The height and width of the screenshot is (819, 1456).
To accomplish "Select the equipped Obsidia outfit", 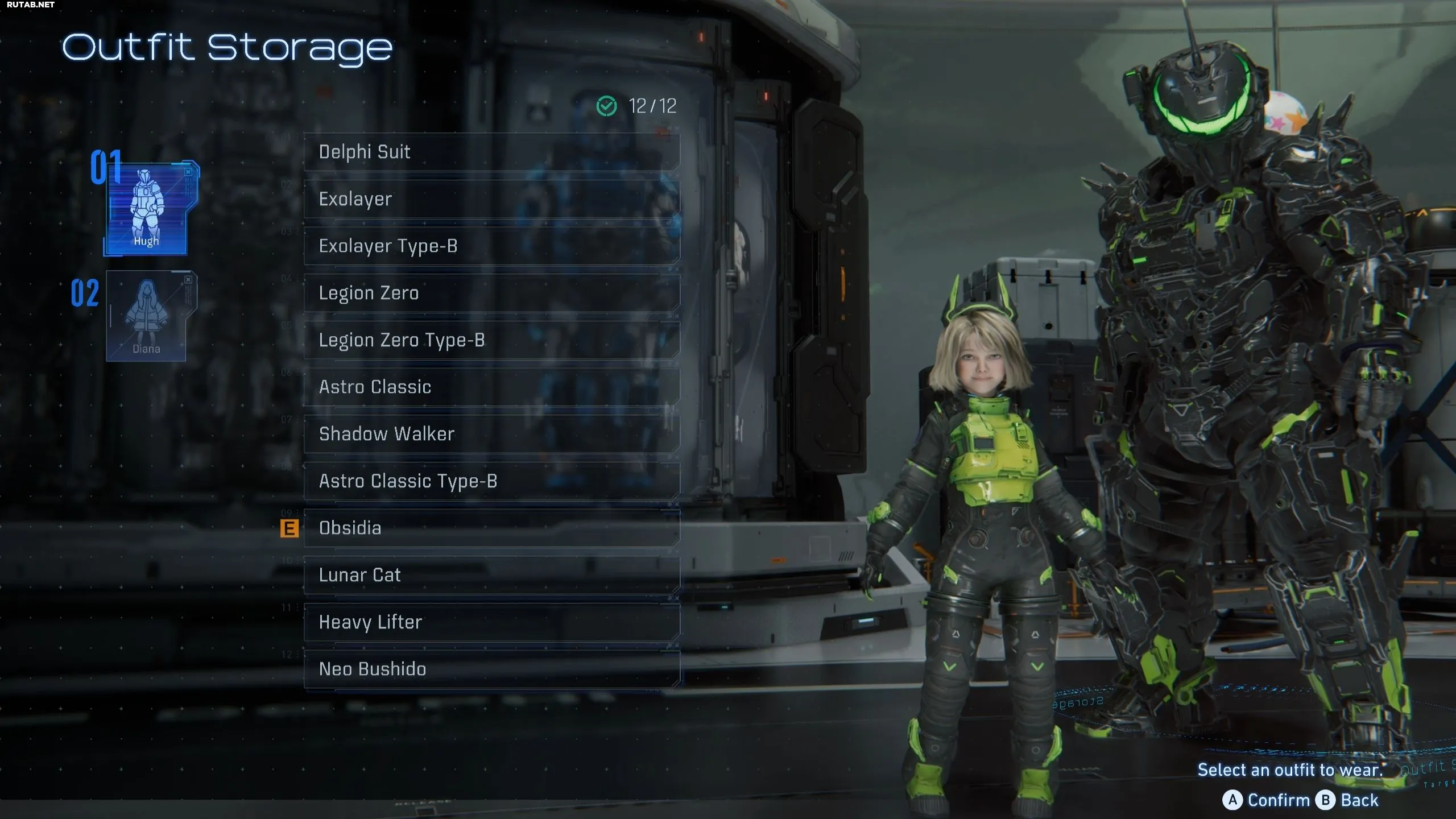I will 491,528.
